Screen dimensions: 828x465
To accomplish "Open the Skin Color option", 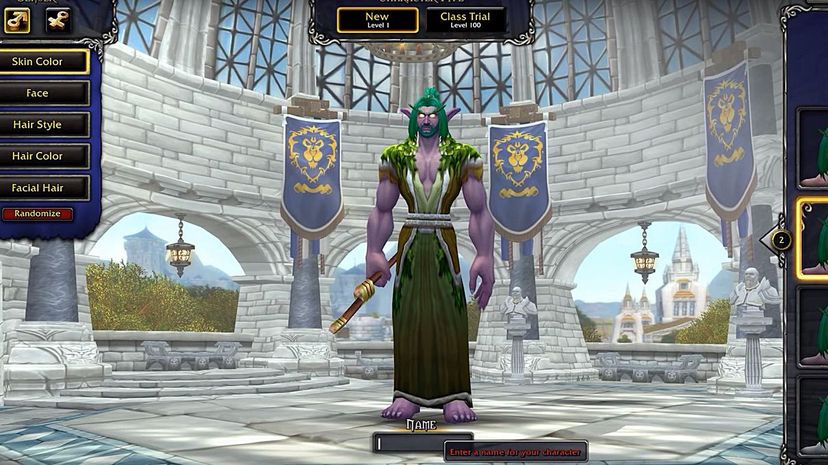I will point(45,62).
